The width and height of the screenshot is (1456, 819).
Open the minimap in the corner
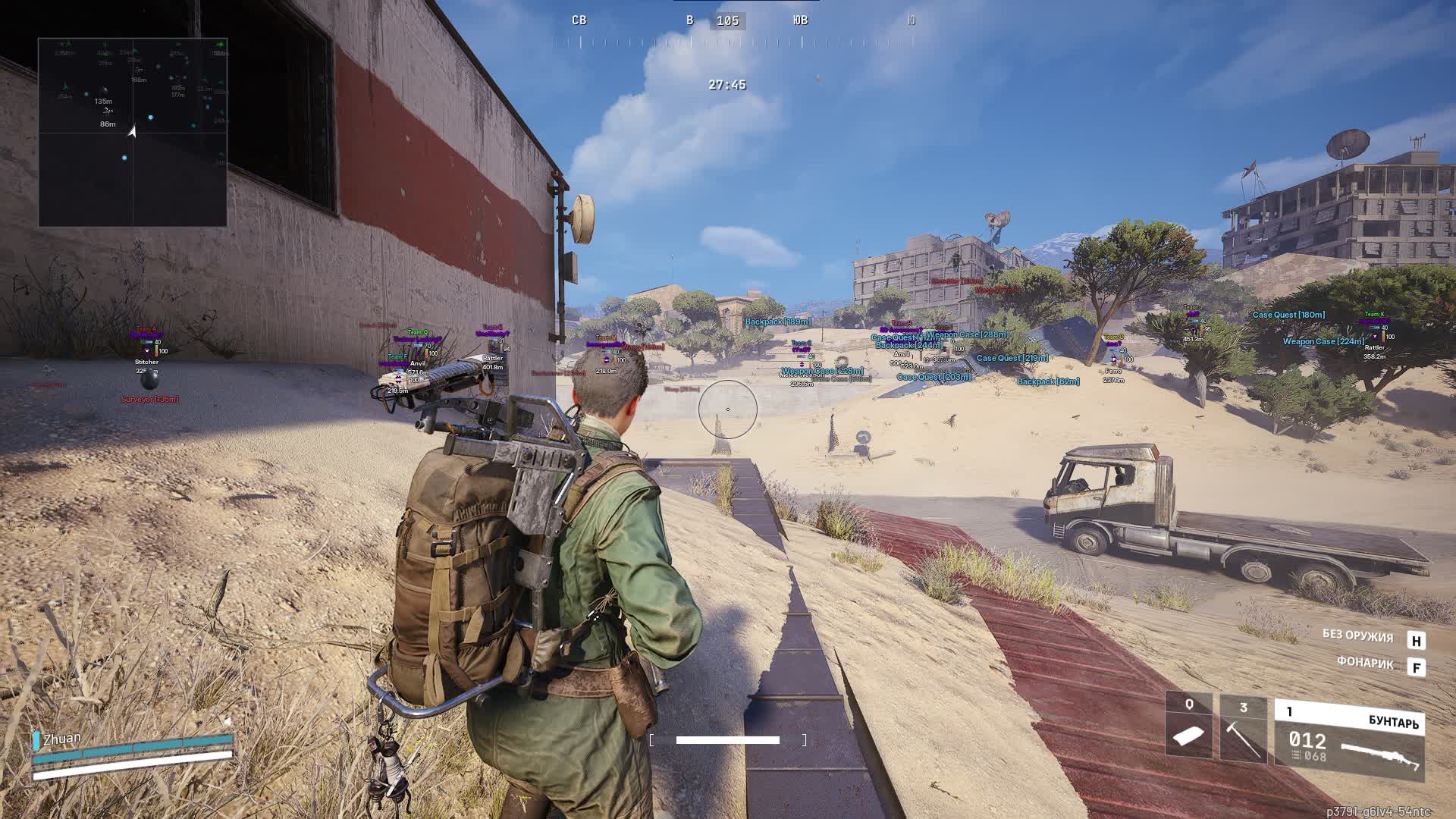coord(133,133)
